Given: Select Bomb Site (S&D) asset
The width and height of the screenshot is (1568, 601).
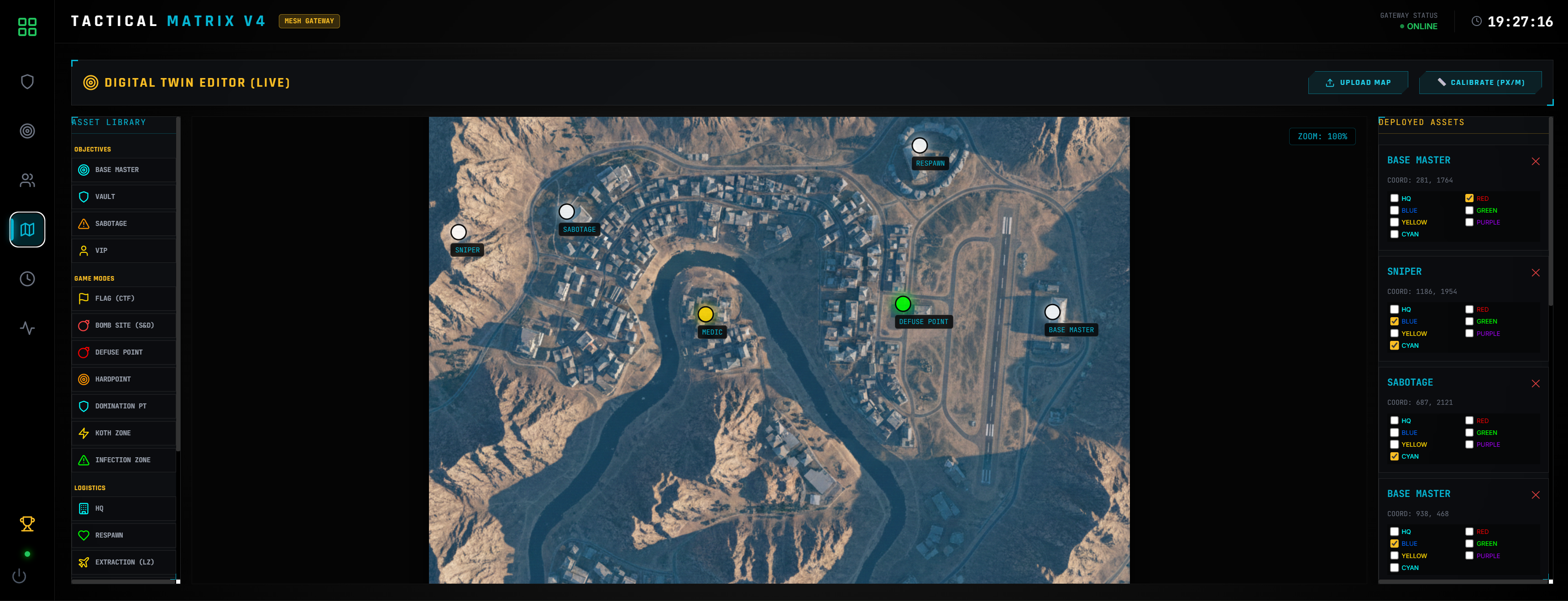Looking at the screenshot, I should click(x=124, y=325).
